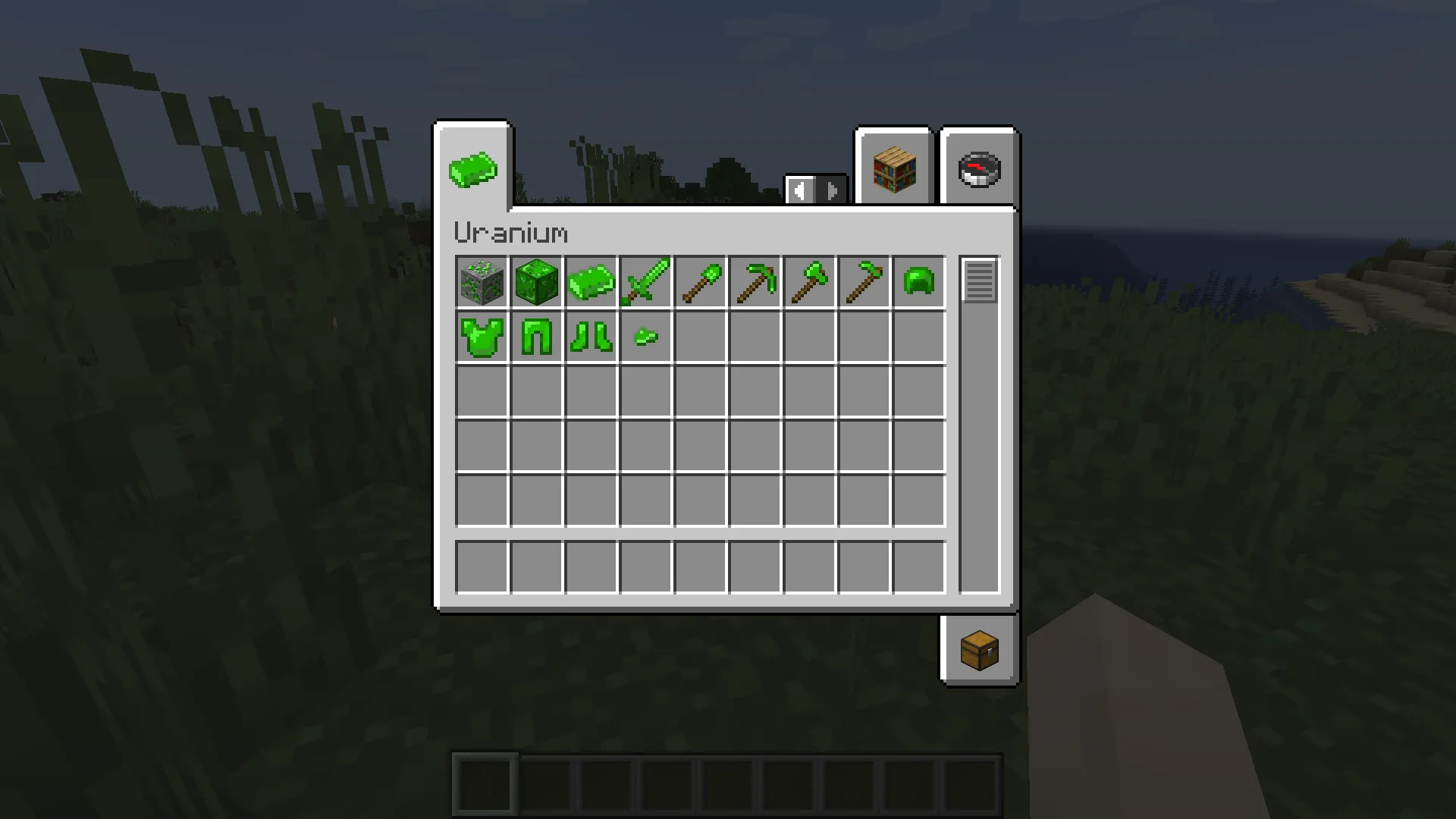
Task: Select the uranium block
Action: [537, 282]
